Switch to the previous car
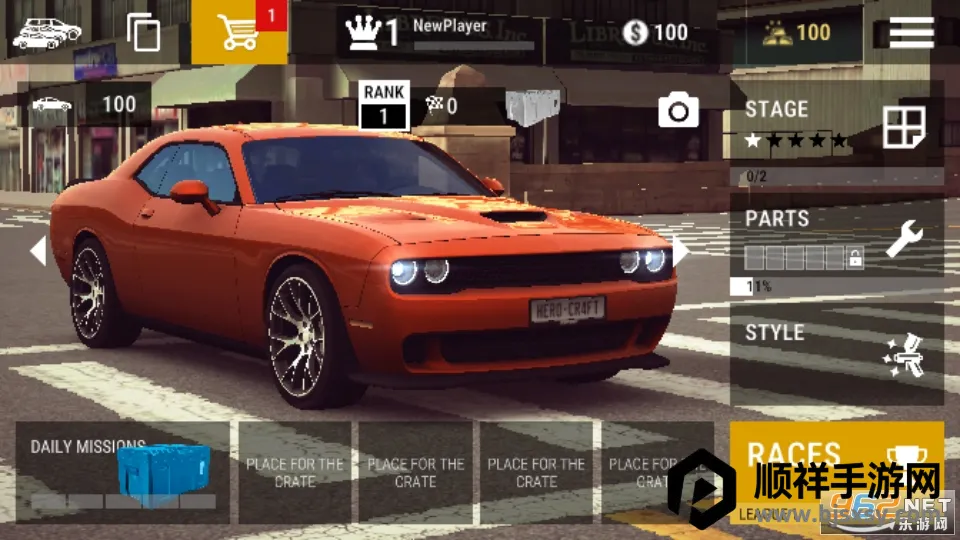Viewport: 960px width, 540px height. 38,250
